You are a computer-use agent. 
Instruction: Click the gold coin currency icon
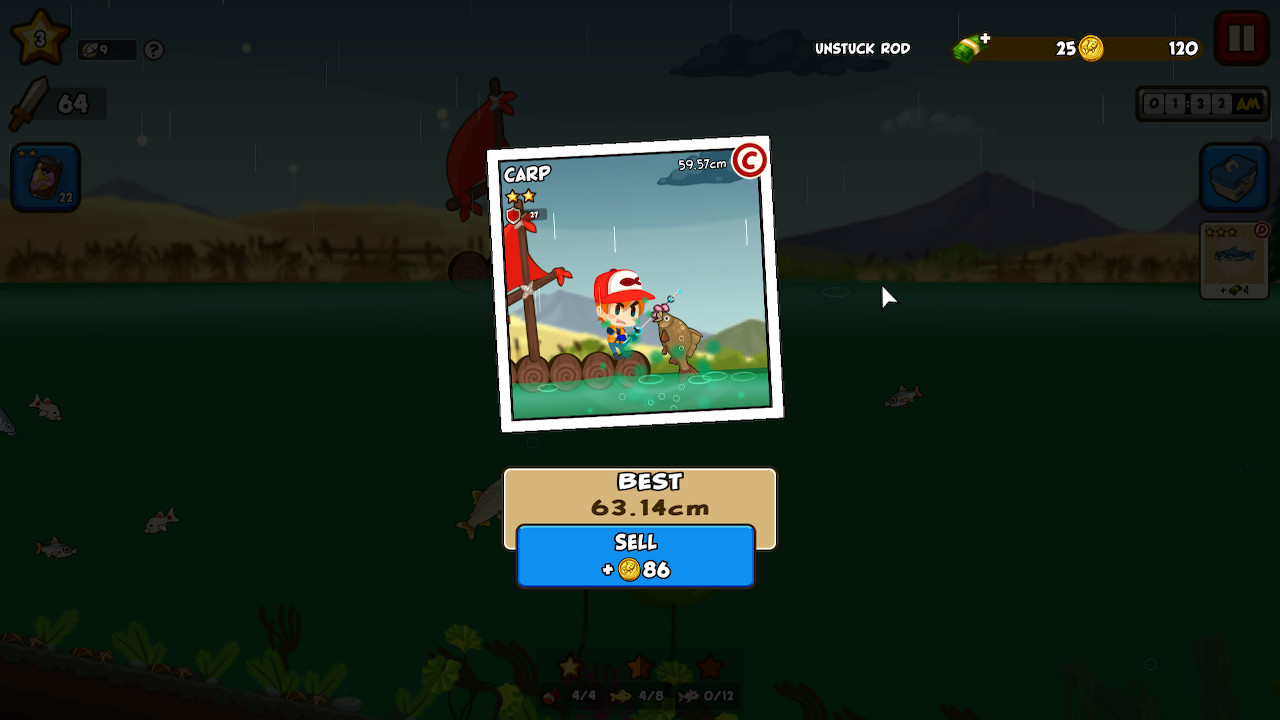(x=1089, y=48)
